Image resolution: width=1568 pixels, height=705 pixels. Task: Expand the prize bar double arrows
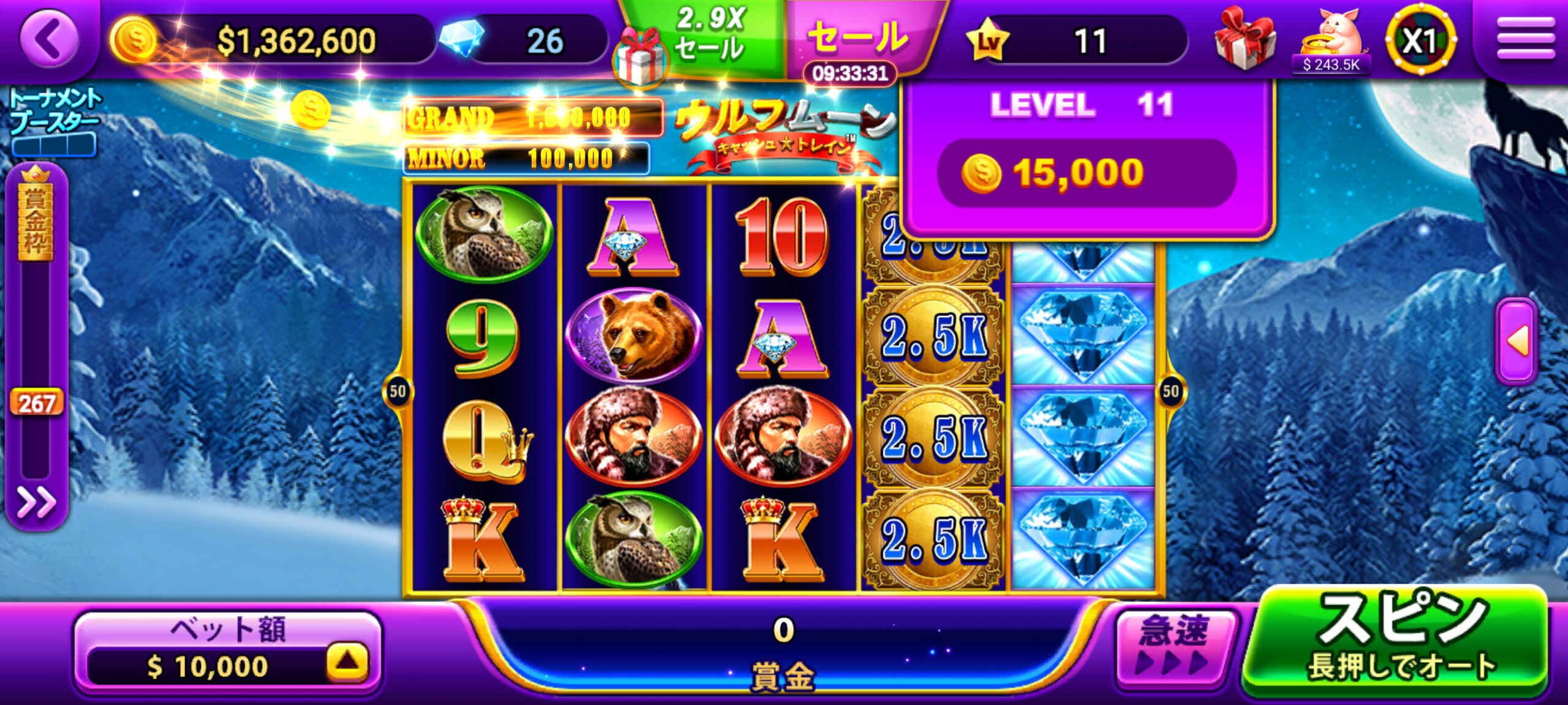pyautogui.click(x=36, y=502)
